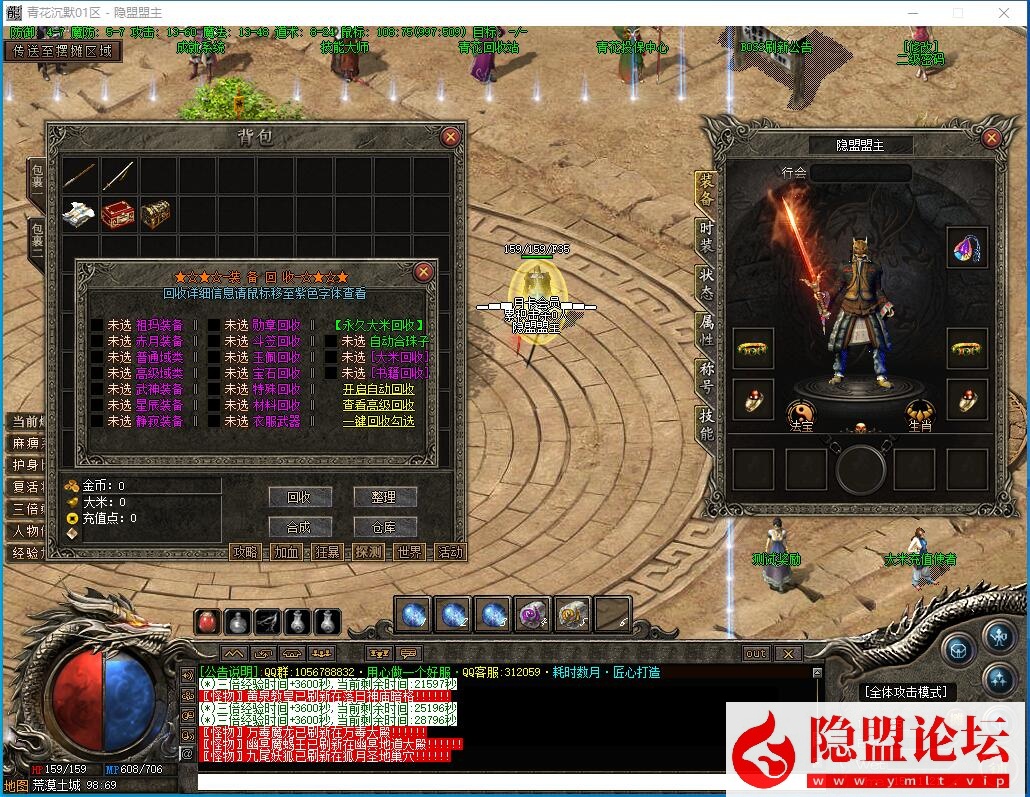
Task: Close the game window
Action: tap(1005, 13)
